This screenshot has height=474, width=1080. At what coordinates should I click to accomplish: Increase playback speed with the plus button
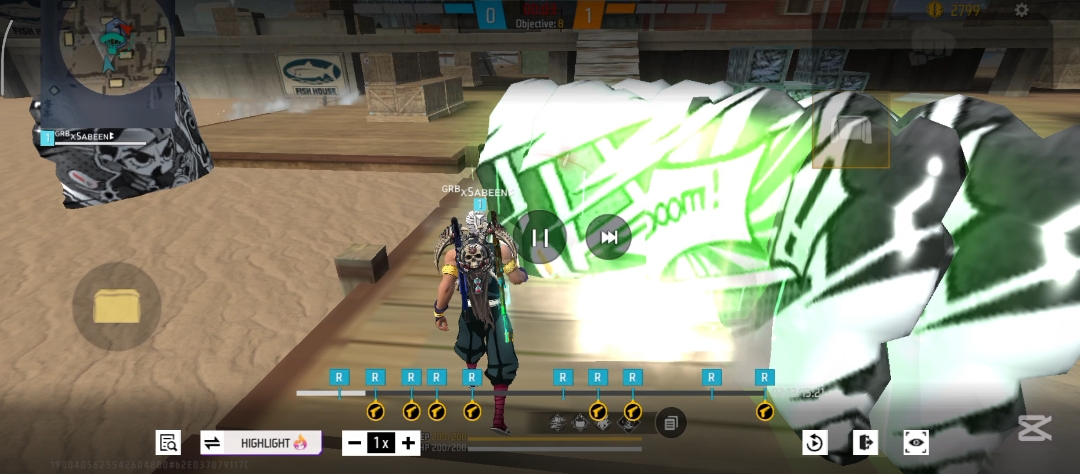coord(408,443)
